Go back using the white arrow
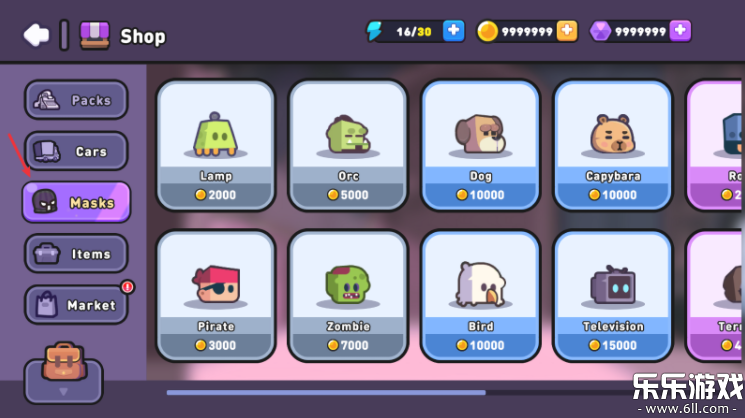745x418 pixels. click(x=36, y=35)
